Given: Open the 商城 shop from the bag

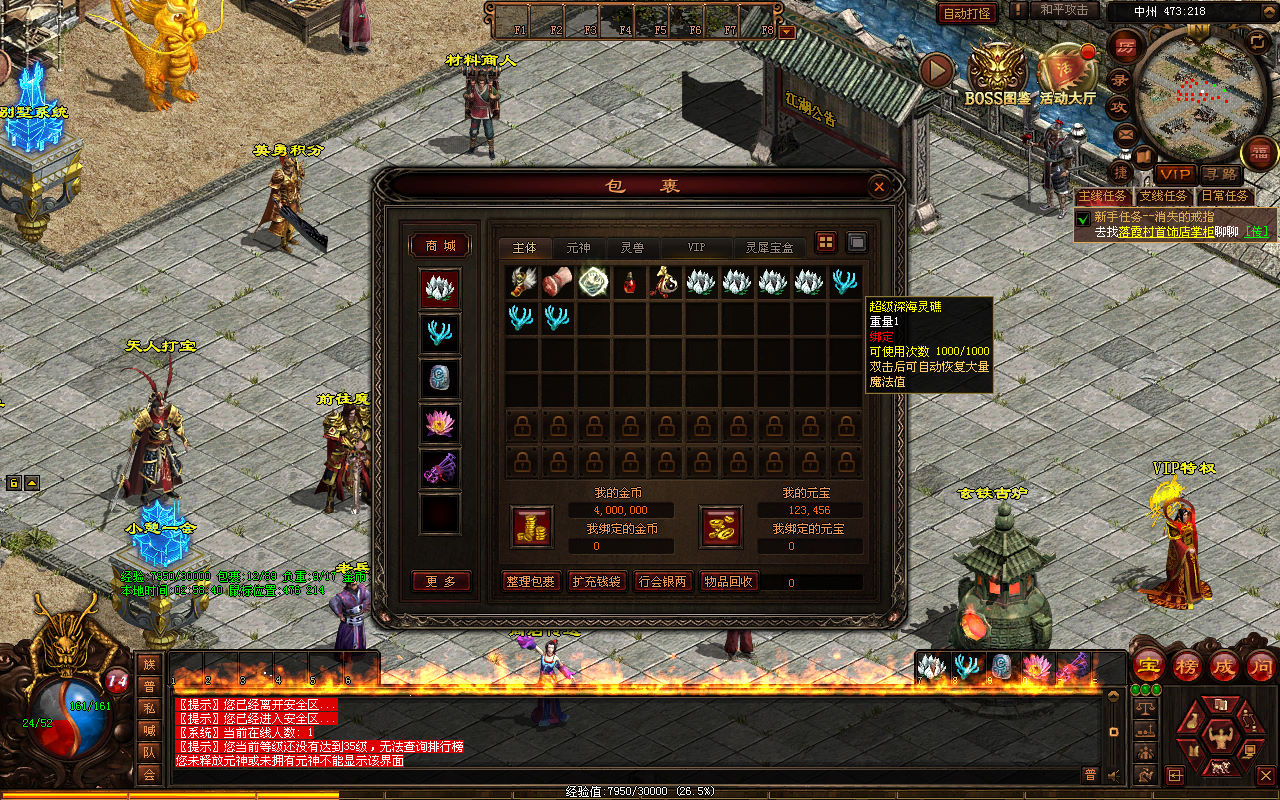Looking at the screenshot, I should point(440,246).
